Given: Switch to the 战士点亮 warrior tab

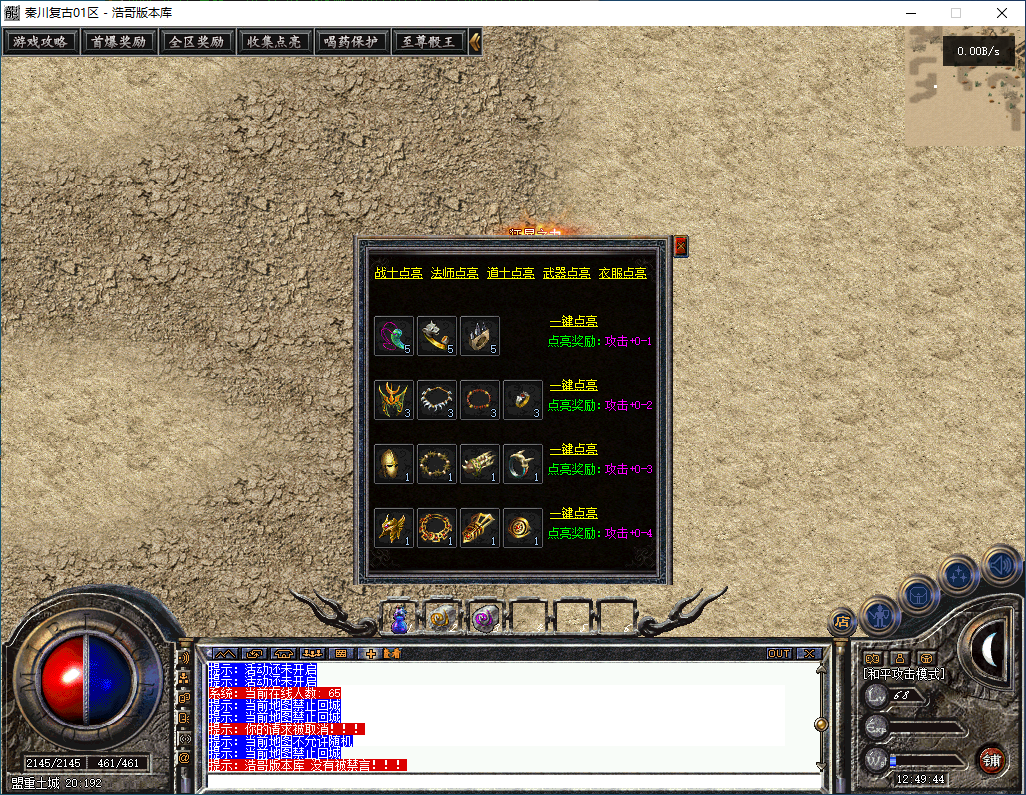Looking at the screenshot, I should tap(398, 273).
